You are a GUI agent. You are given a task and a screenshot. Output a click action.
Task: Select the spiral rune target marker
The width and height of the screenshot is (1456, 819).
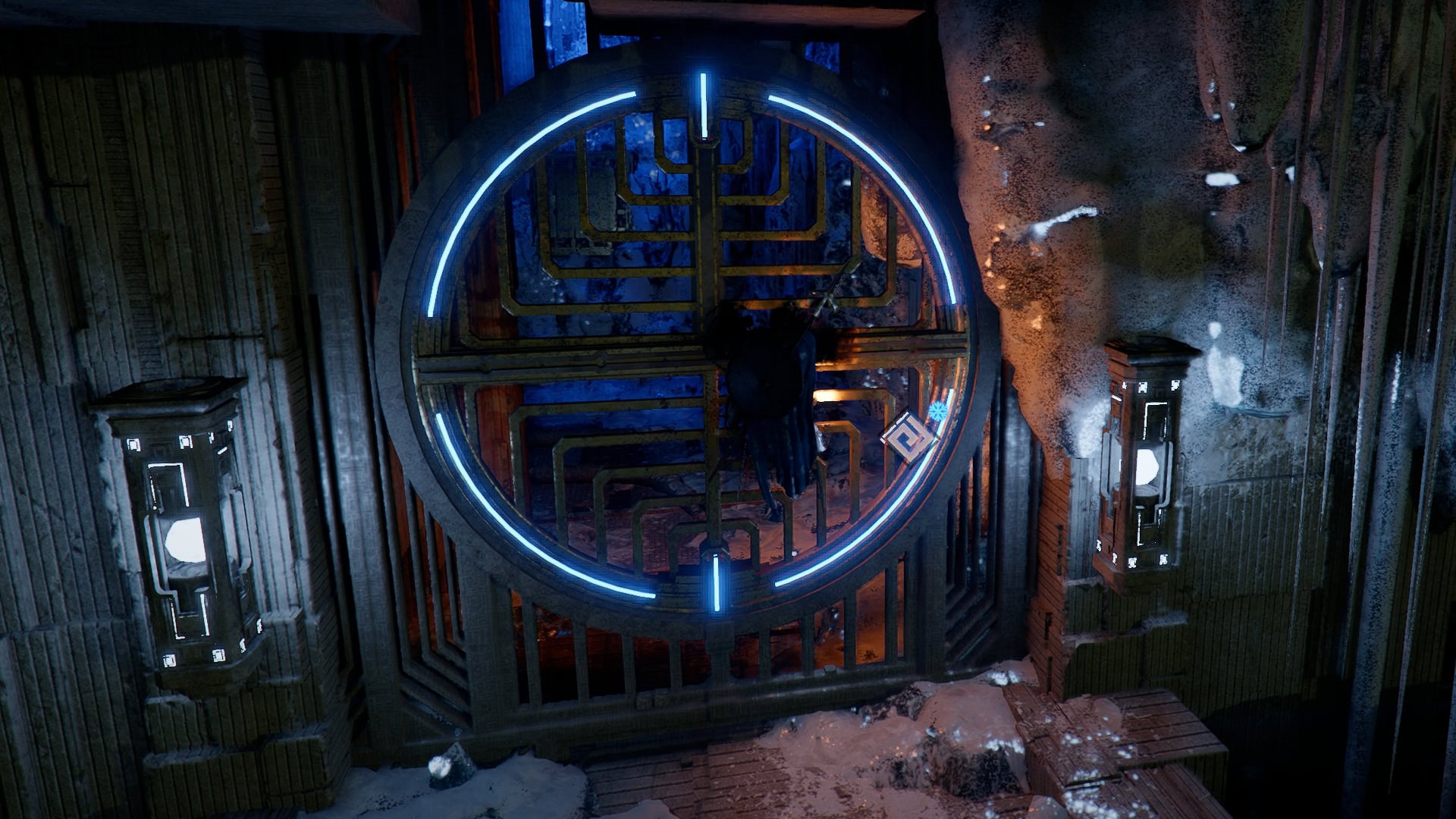[x=908, y=438]
